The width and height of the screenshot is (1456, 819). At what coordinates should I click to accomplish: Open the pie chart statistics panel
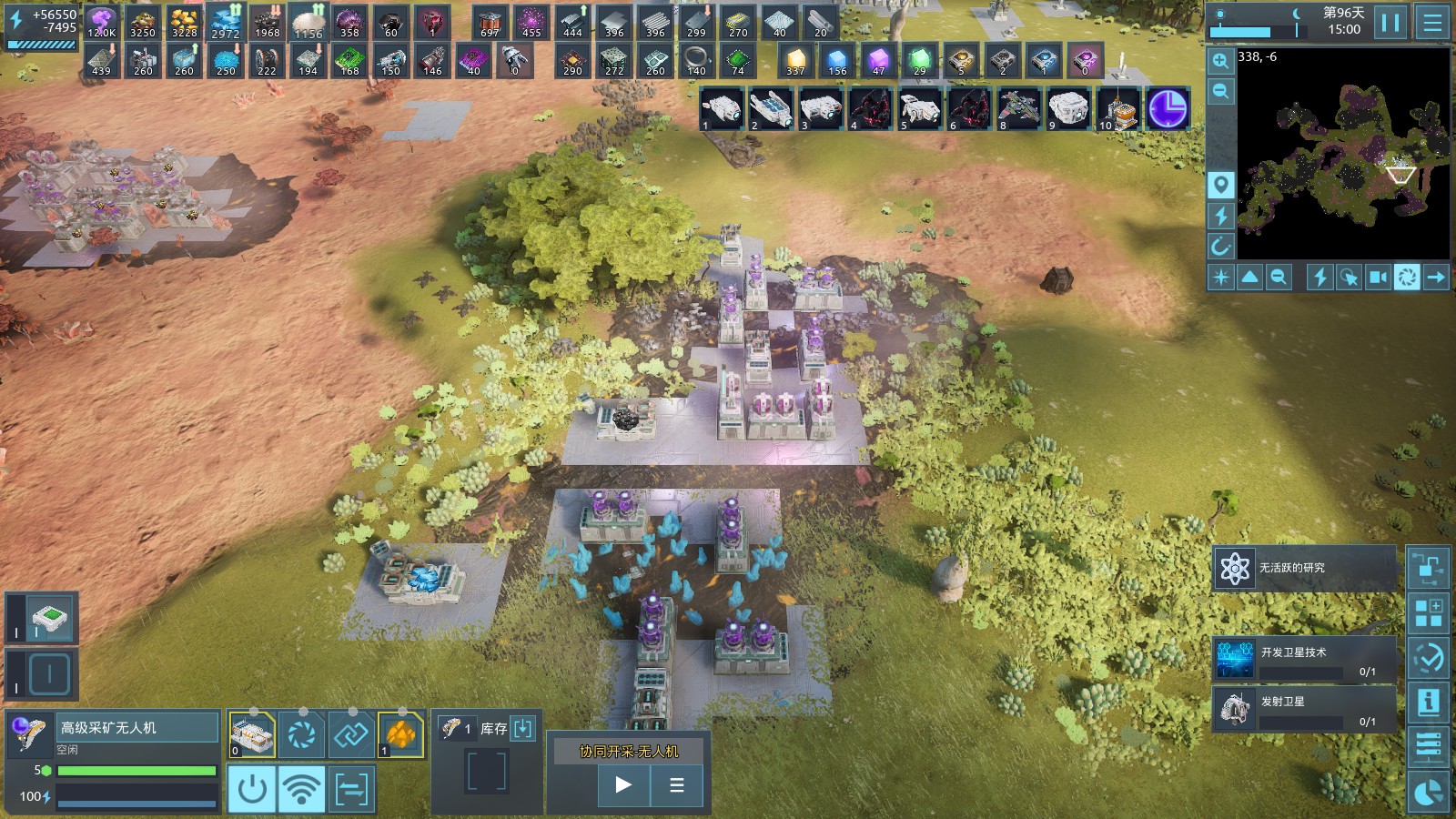(x=1428, y=793)
